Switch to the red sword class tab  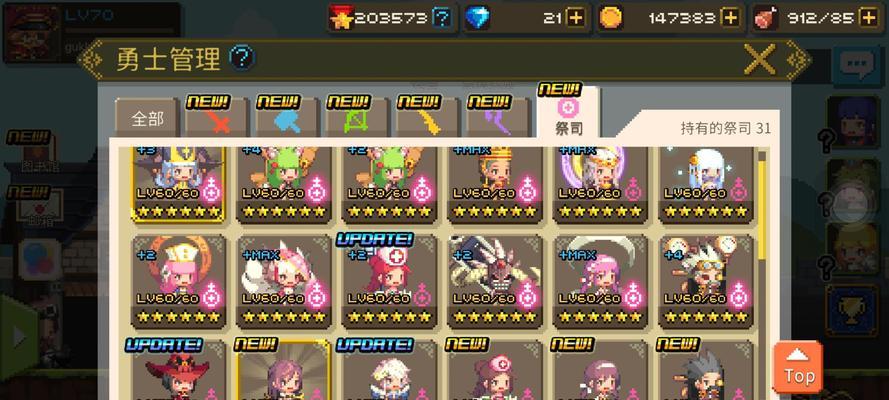tap(216, 120)
